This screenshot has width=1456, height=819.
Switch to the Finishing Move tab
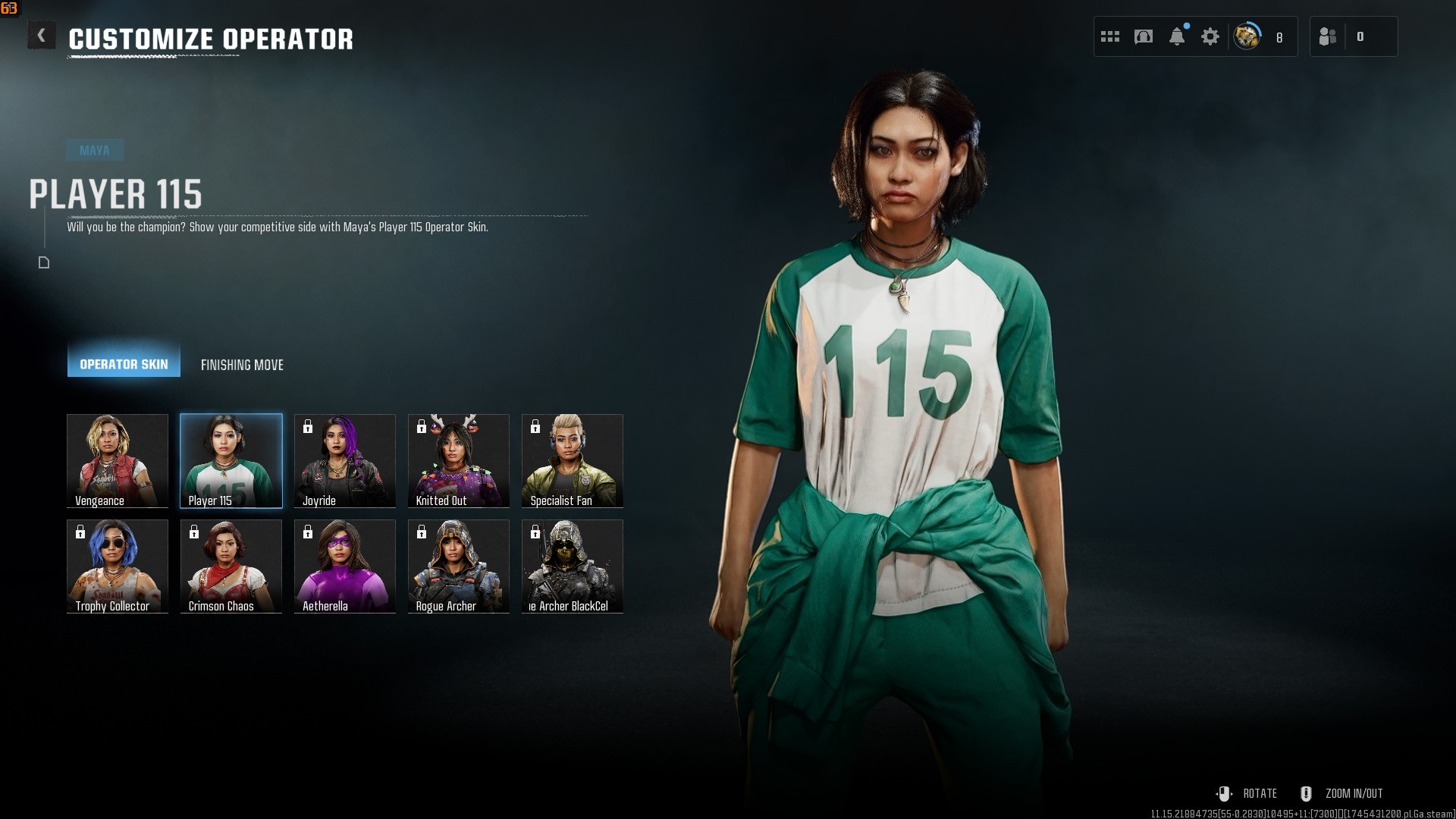click(242, 365)
